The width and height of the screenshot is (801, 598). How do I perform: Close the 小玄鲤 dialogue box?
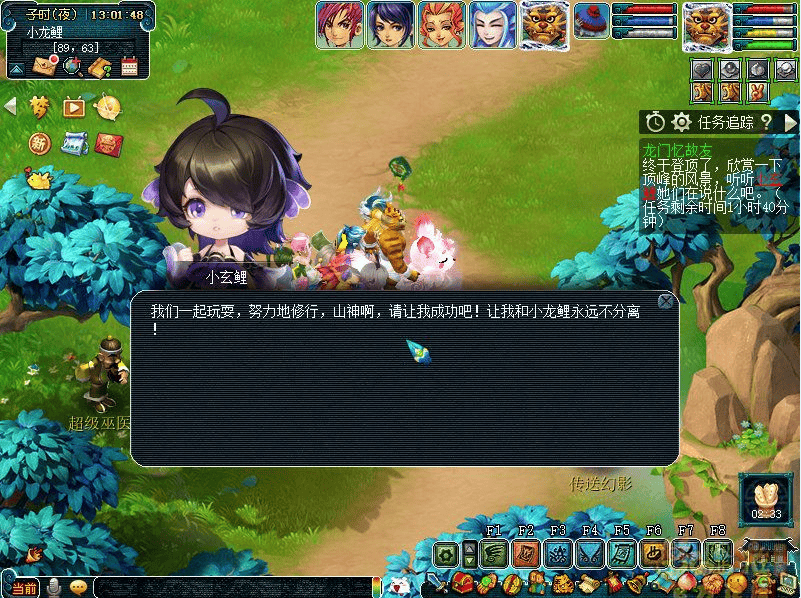pyautogui.click(x=666, y=301)
